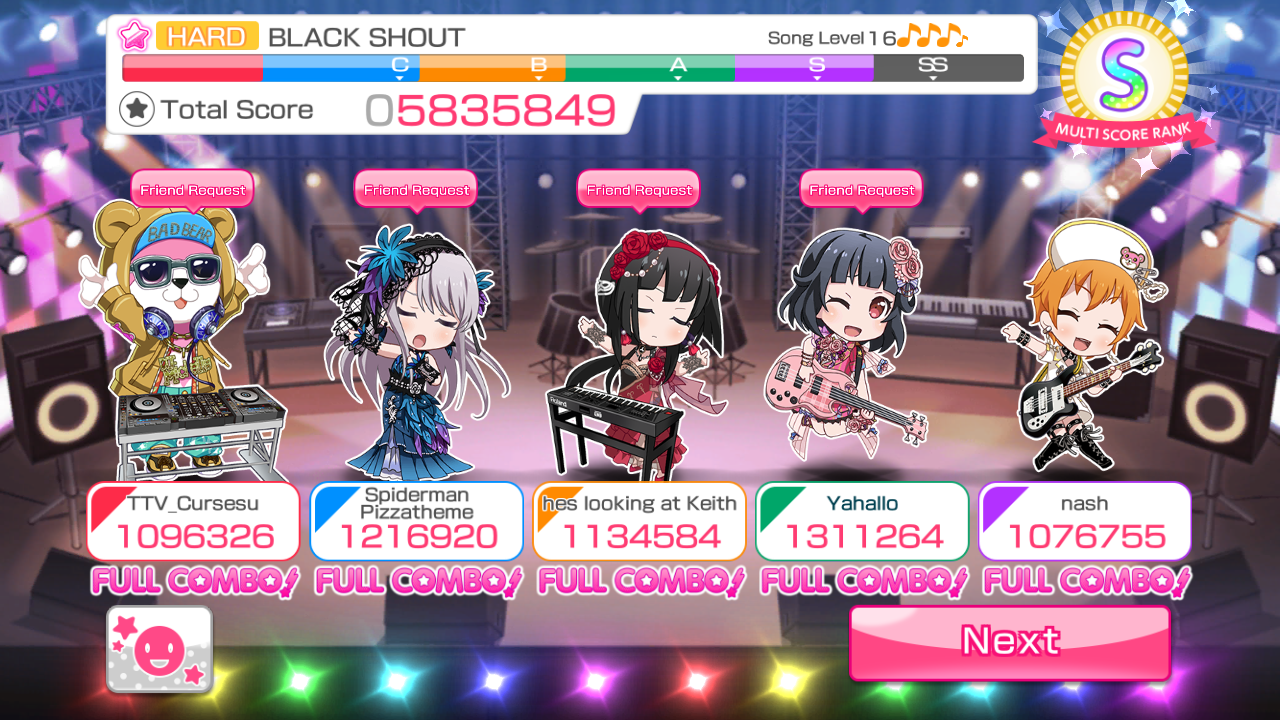Click the S rank arrow on the gauge
This screenshot has height=720, width=1280.
click(815, 68)
